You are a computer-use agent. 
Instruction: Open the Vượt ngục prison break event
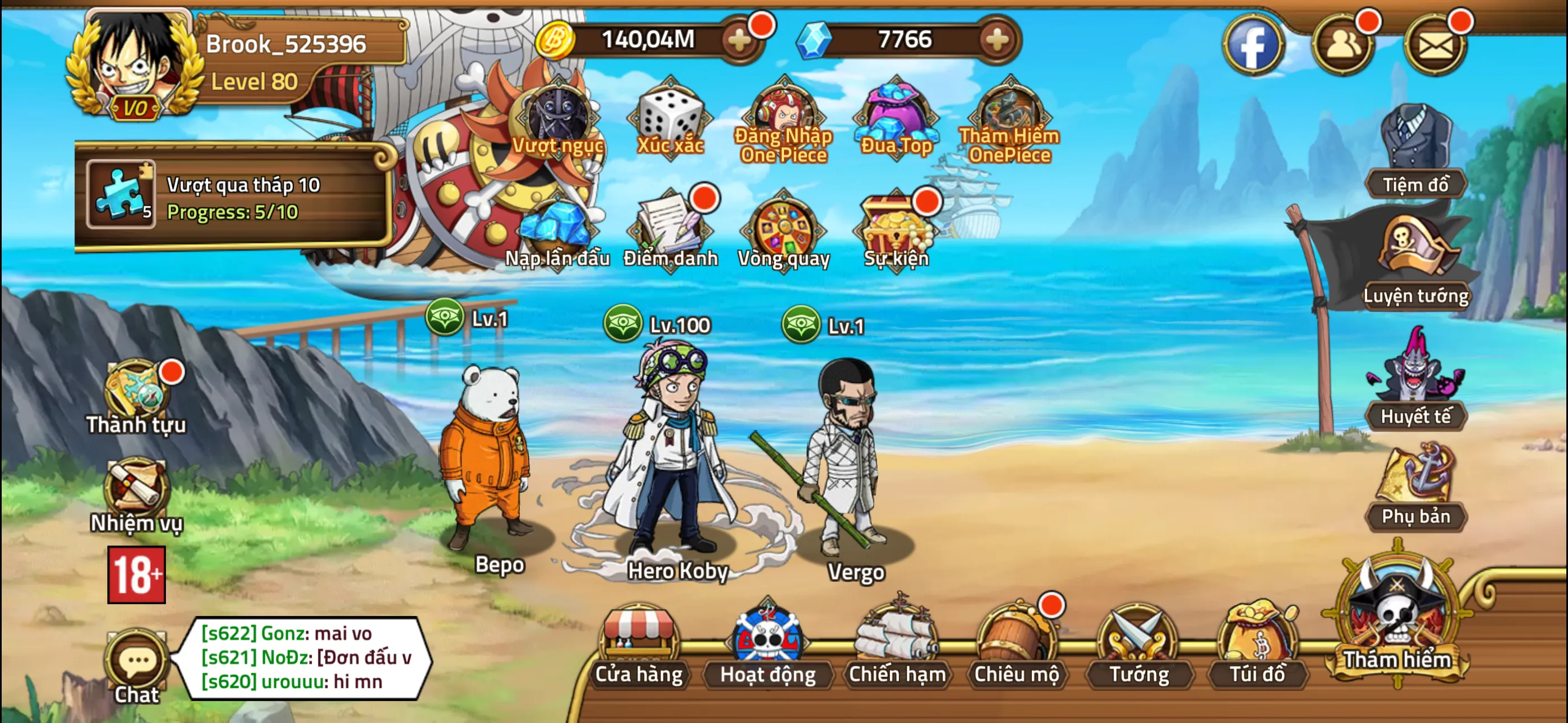(x=557, y=119)
